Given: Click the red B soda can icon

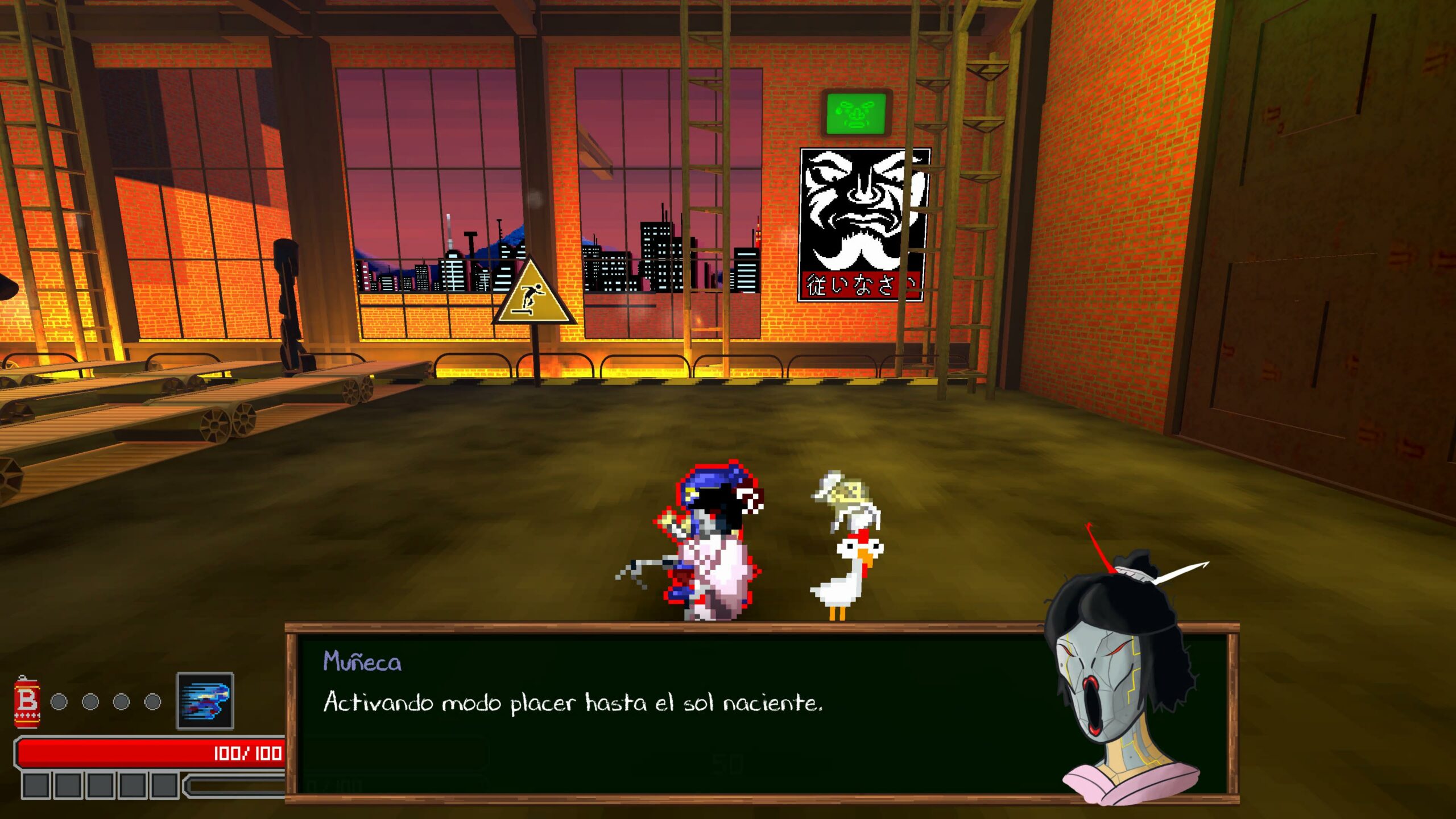Looking at the screenshot, I should 27,702.
